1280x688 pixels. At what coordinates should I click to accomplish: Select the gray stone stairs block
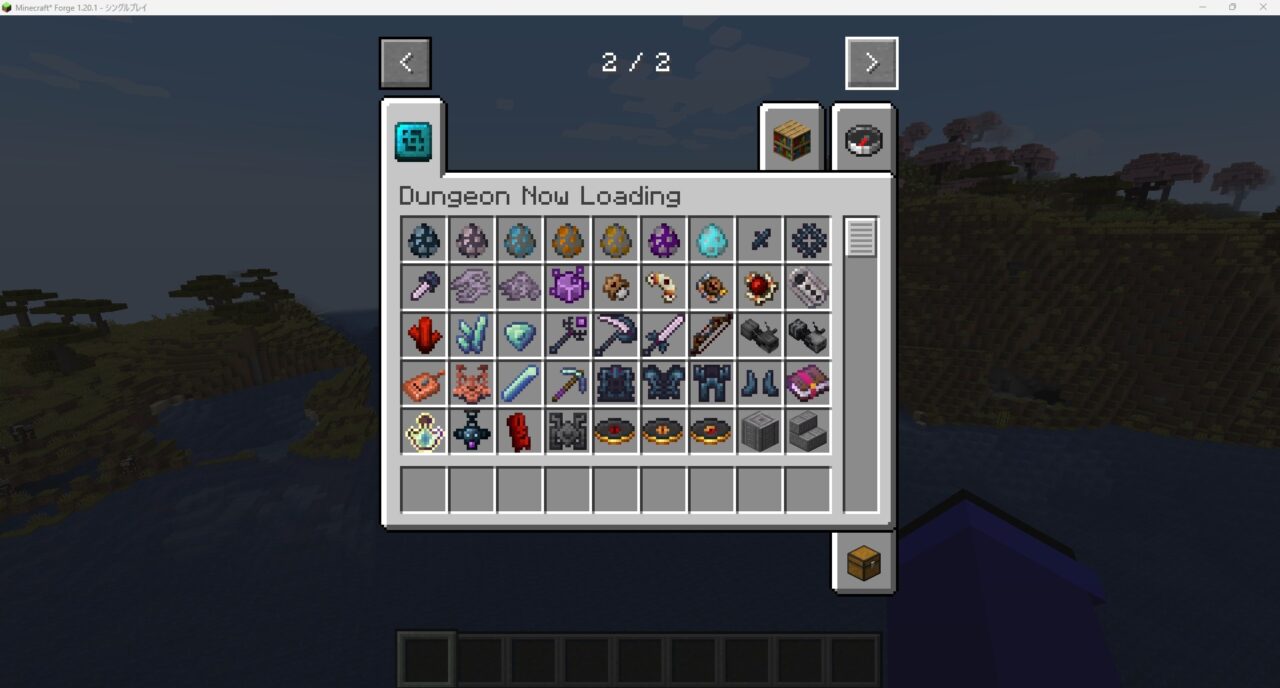(807, 432)
